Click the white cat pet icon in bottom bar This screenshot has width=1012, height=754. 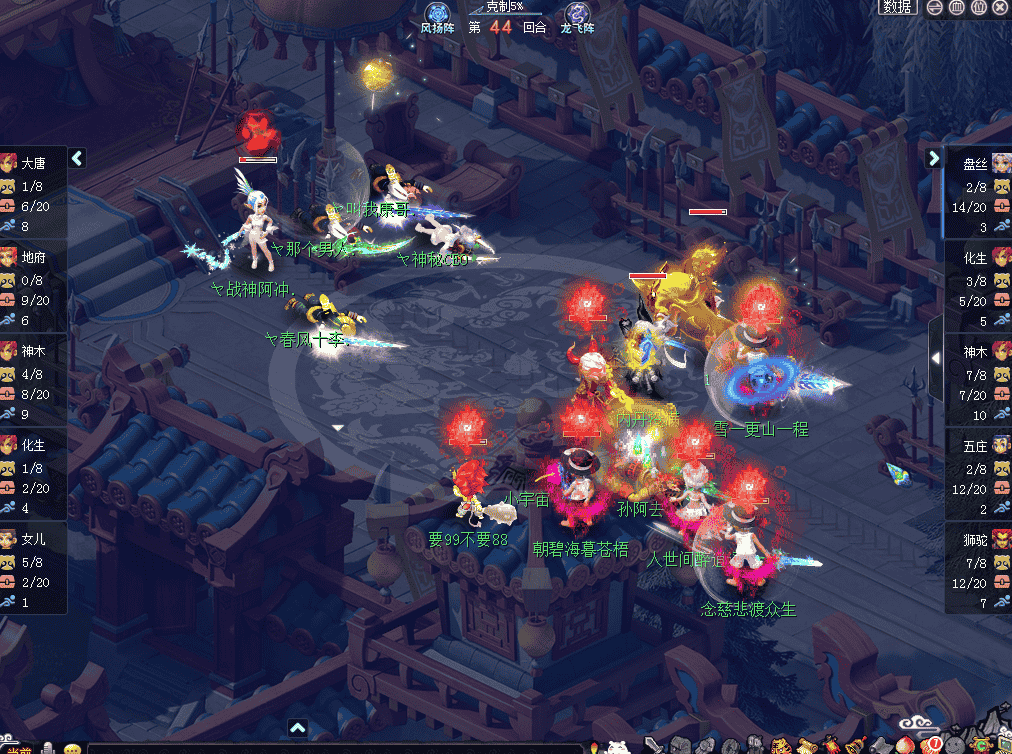pyautogui.click(x=617, y=746)
